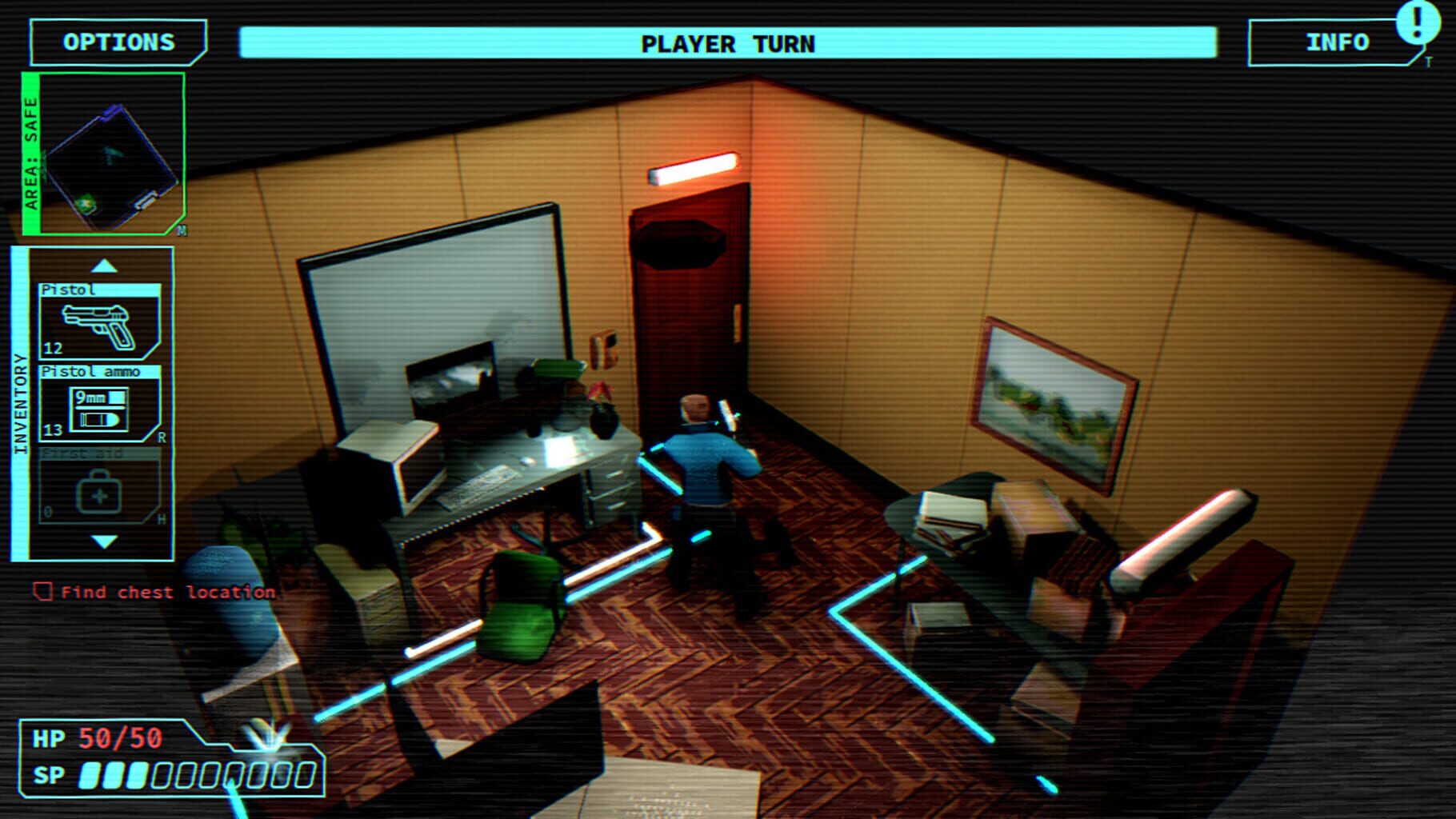Viewport: 1456px width, 819px height.
Task: Open the Info panel
Action: [x=1338, y=42]
